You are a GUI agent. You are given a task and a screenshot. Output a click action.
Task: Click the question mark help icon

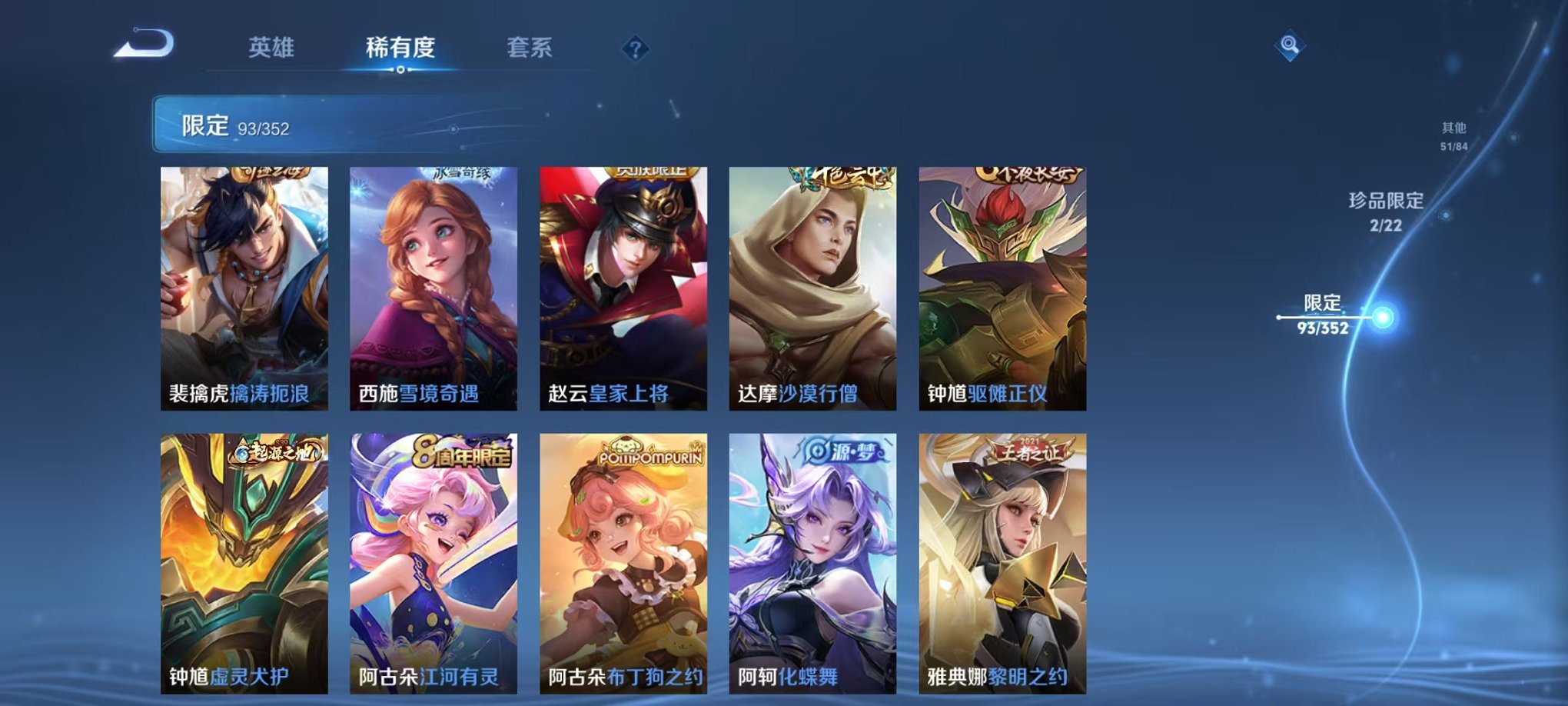[635, 49]
